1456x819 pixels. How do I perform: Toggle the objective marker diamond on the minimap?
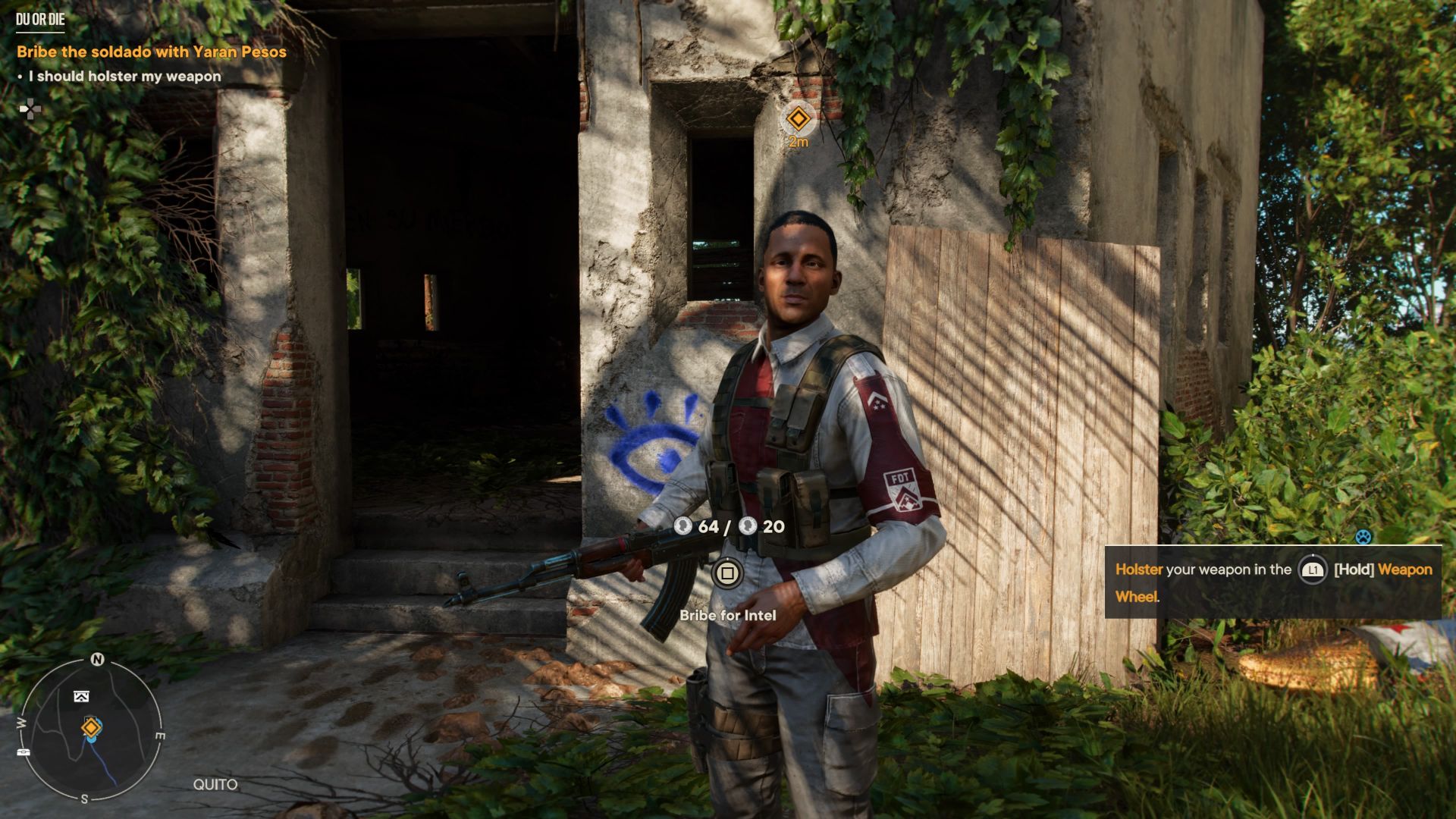click(91, 728)
